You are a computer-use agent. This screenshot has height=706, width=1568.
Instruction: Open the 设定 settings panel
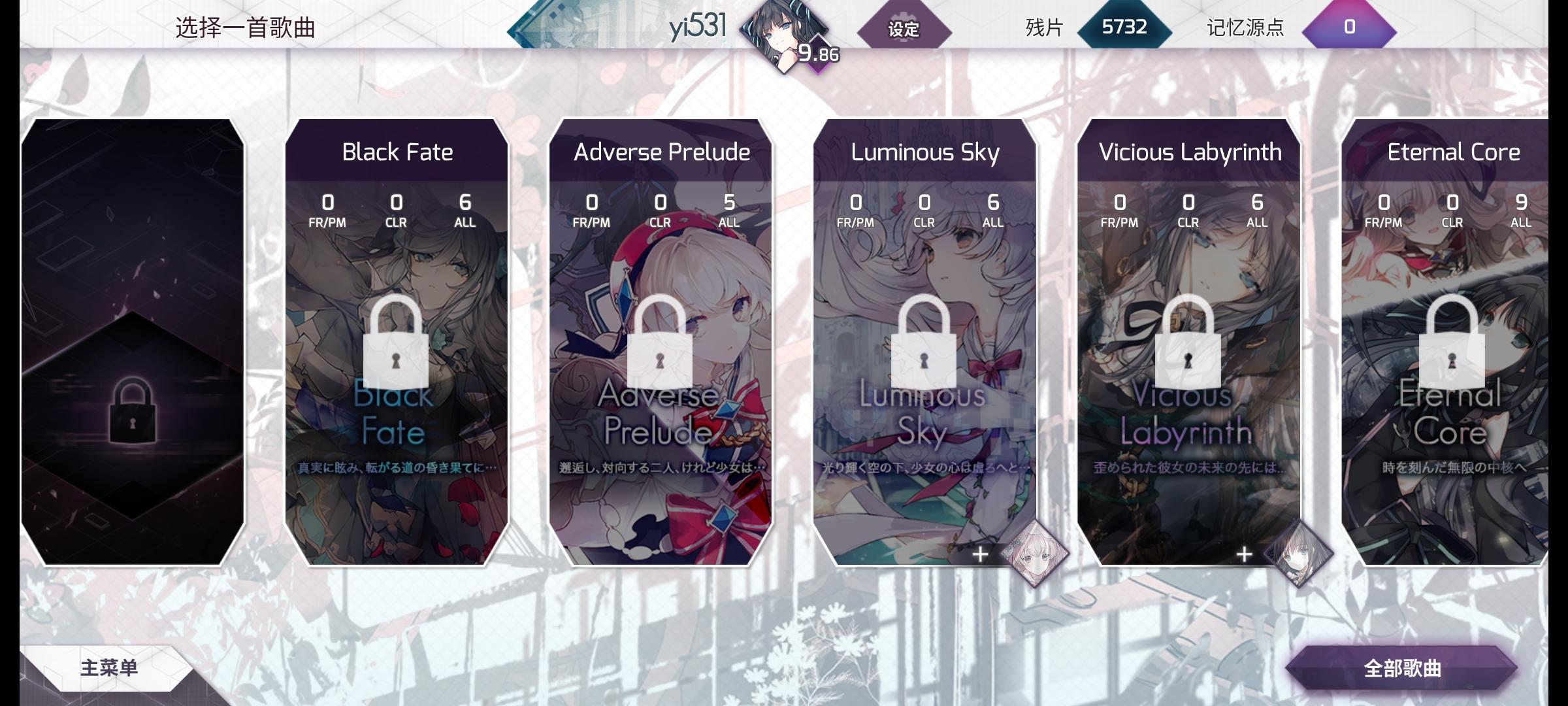click(905, 29)
